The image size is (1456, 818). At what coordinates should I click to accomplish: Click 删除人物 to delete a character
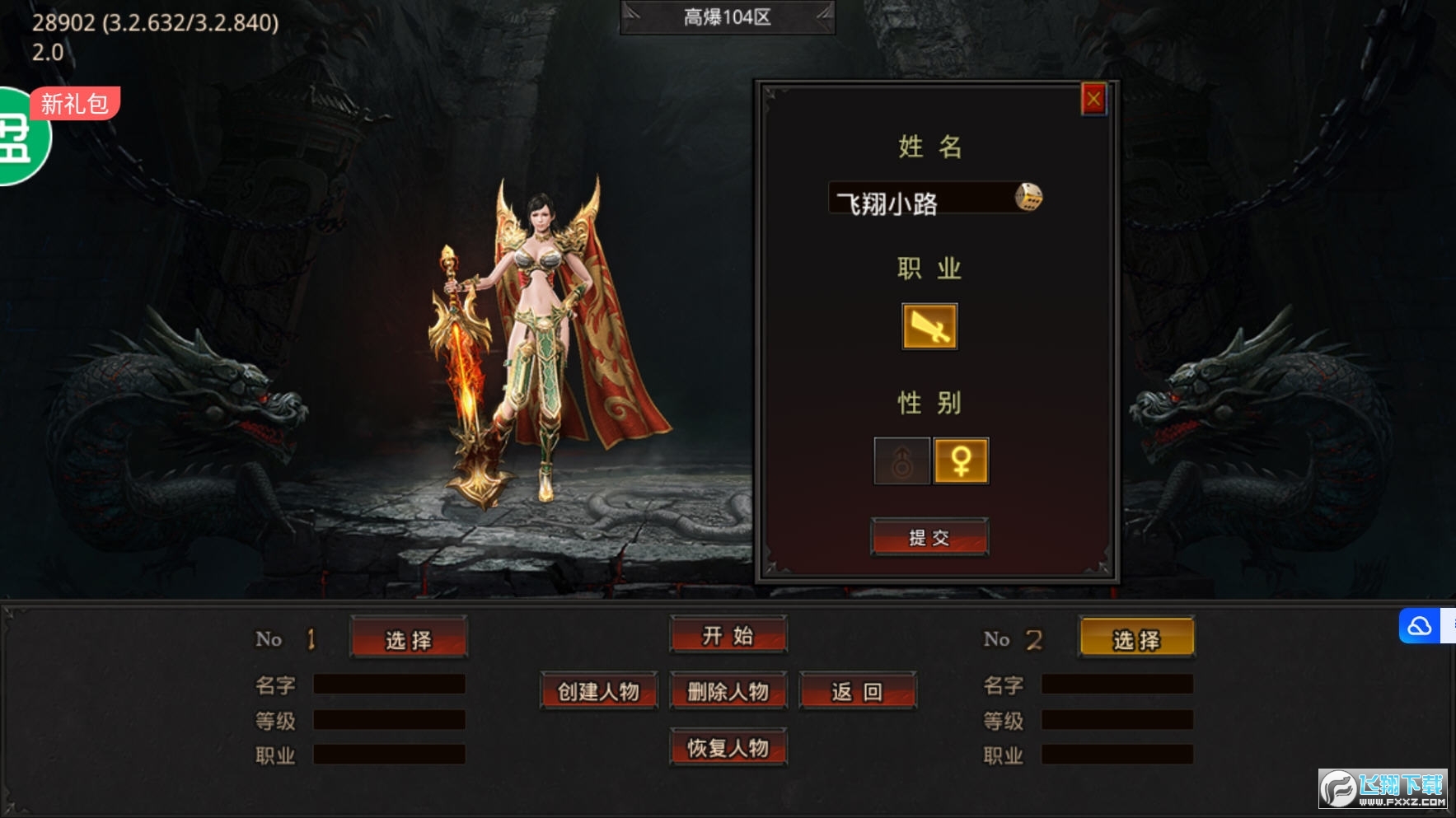pyautogui.click(x=728, y=691)
